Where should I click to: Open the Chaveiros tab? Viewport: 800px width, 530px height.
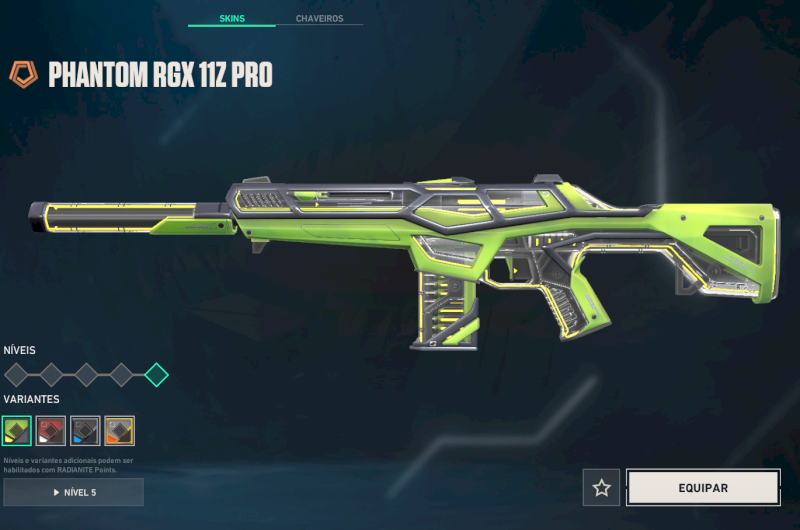321,19
